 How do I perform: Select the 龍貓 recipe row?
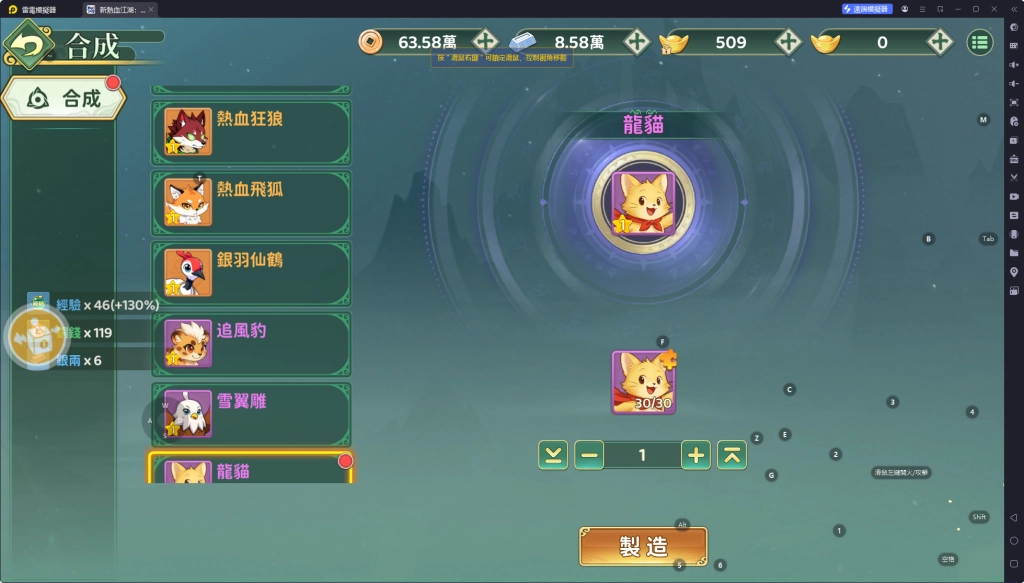click(251, 470)
